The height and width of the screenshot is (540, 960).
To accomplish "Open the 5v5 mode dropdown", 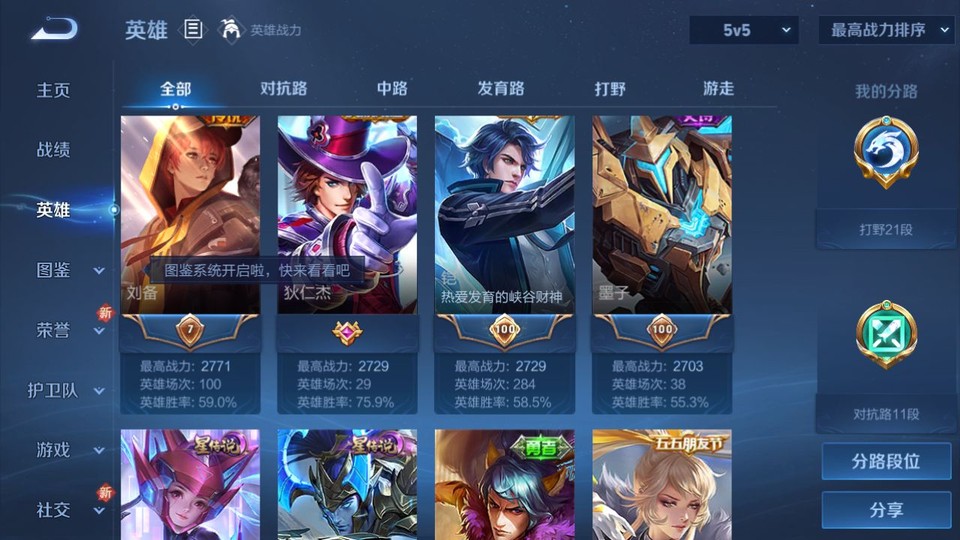I will (744, 30).
